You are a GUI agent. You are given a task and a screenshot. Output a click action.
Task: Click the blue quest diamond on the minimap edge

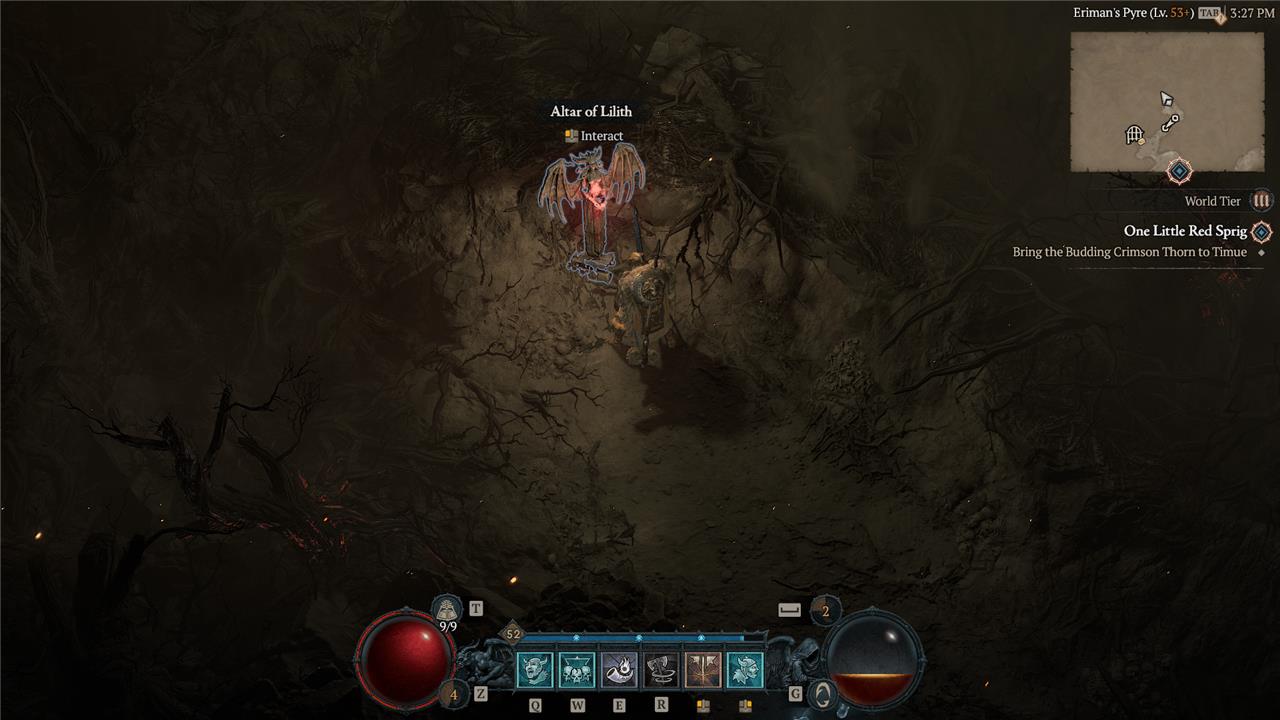[1179, 172]
